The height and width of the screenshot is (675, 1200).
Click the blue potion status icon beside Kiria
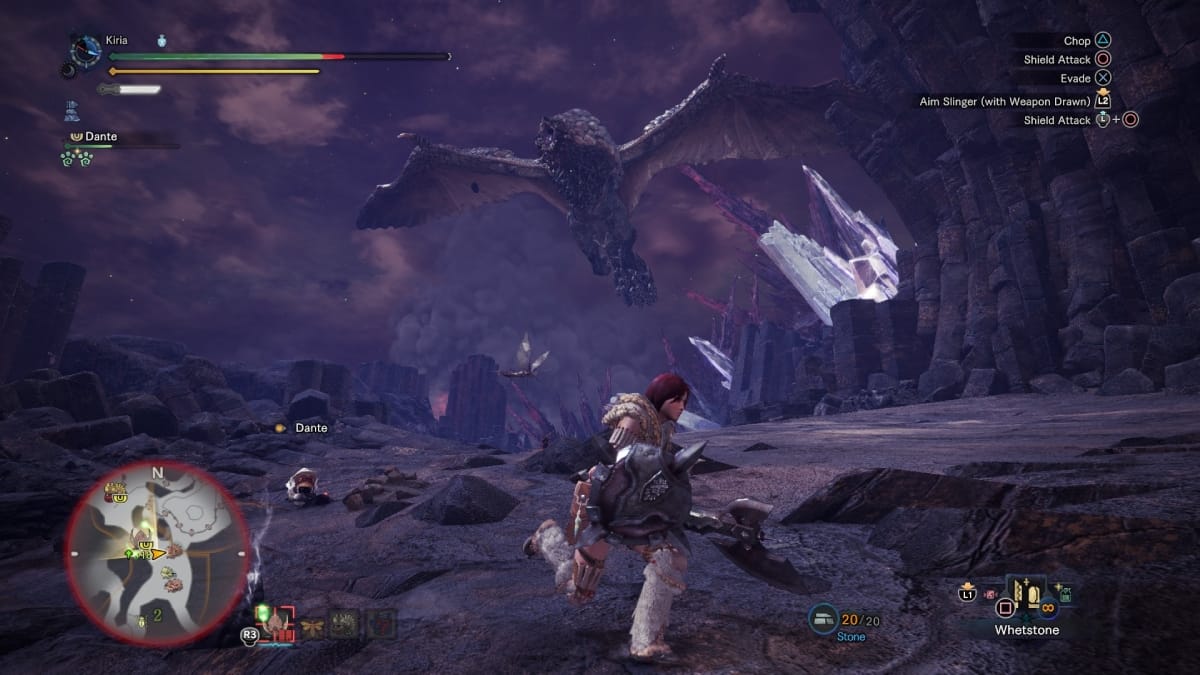[162, 41]
